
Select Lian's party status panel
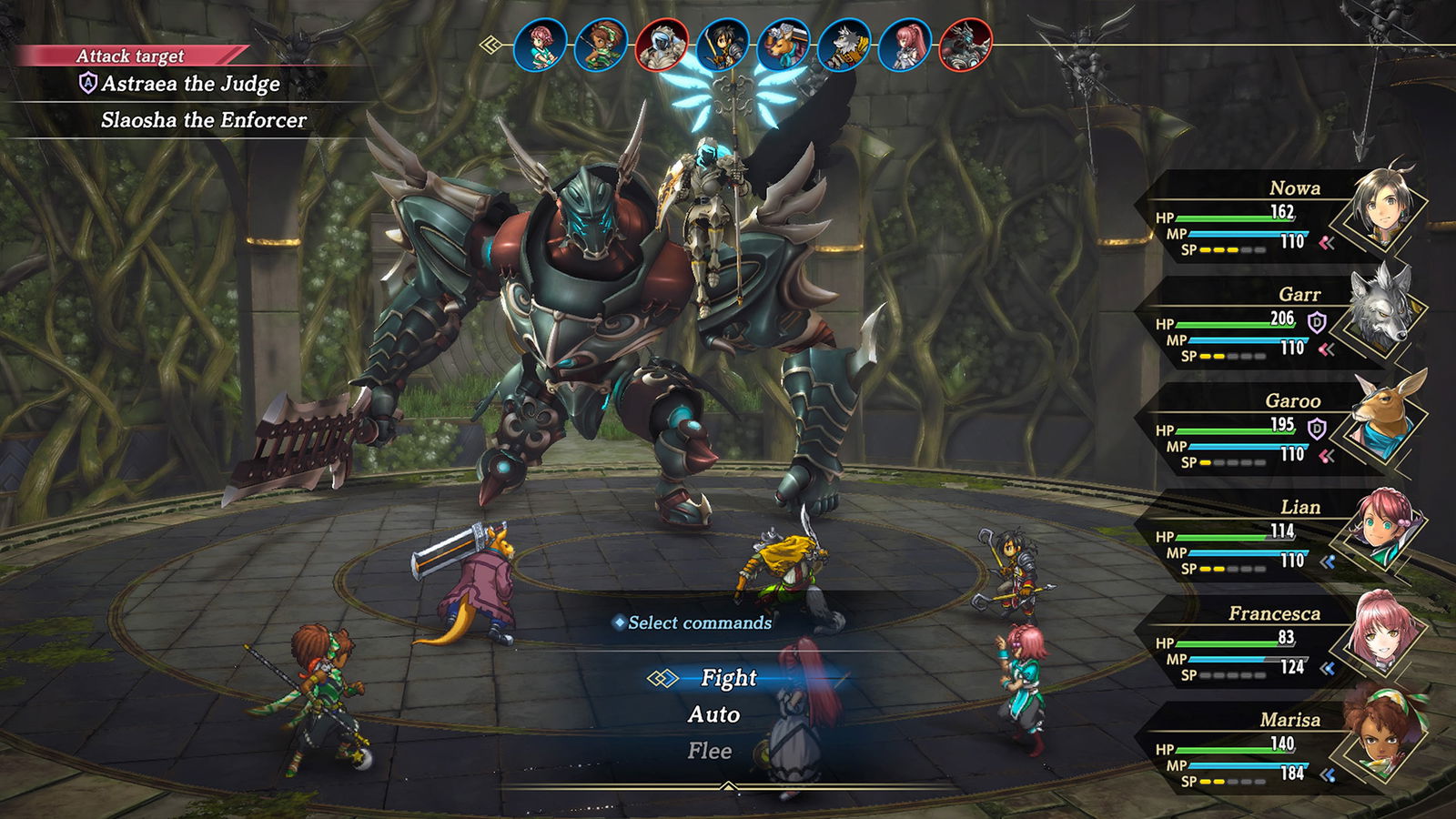tap(1274, 538)
